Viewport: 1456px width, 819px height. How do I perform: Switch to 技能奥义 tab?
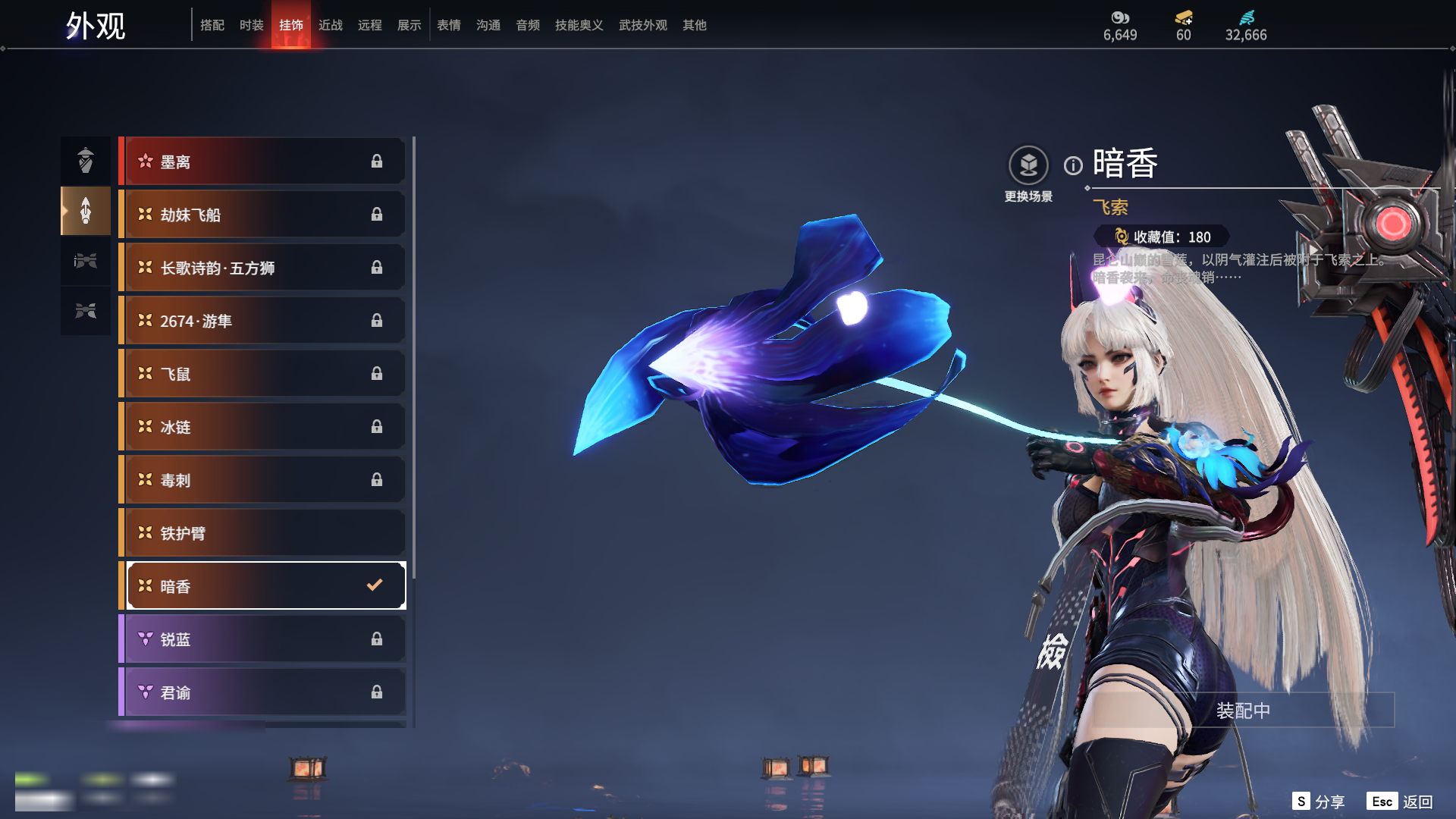click(x=579, y=25)
